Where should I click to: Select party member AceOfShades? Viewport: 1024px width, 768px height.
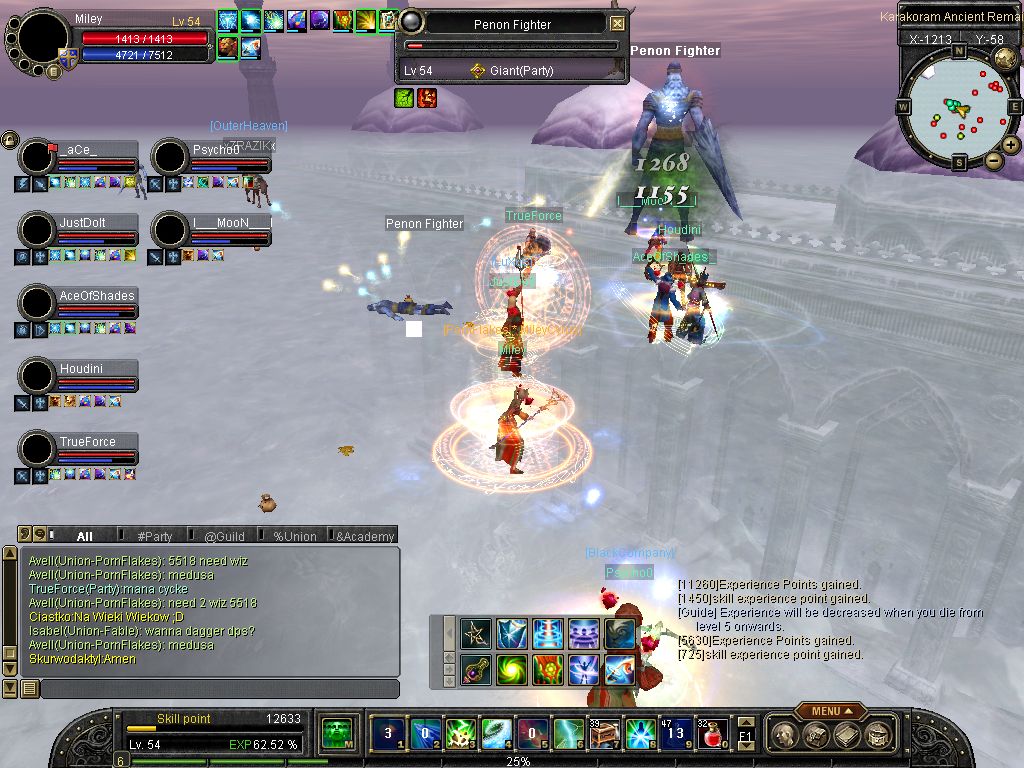coord(96,296)
